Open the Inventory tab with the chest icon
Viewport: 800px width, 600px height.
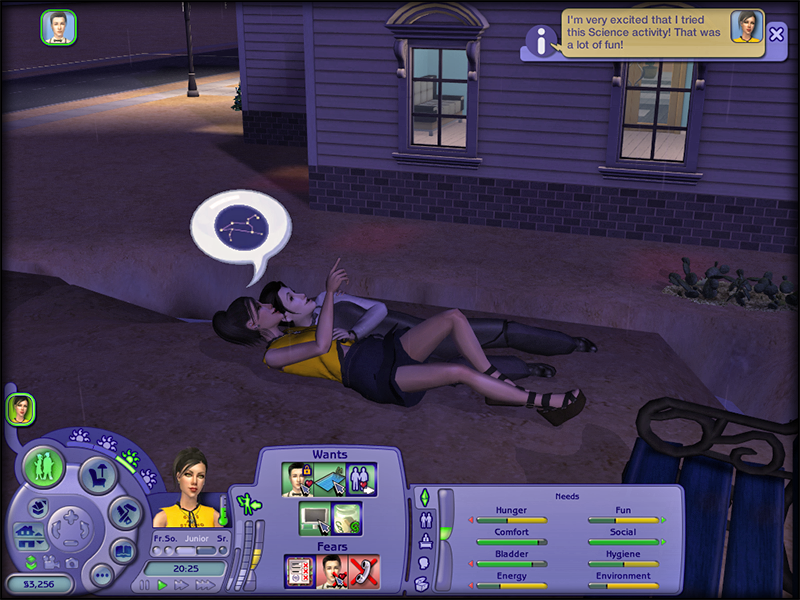(423, 584)
